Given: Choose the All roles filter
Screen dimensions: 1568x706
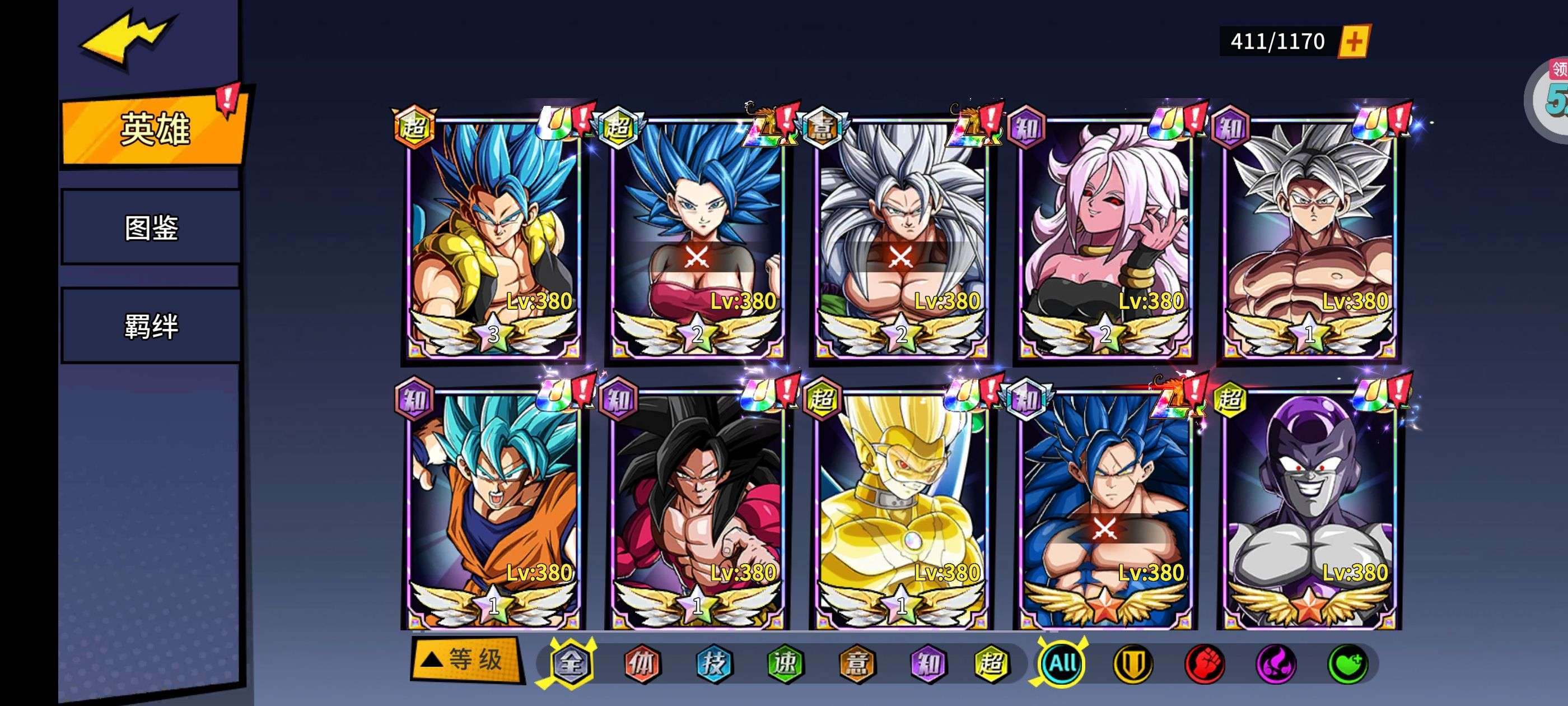Looking at the screenshot, I should [x=1062, y=663].
